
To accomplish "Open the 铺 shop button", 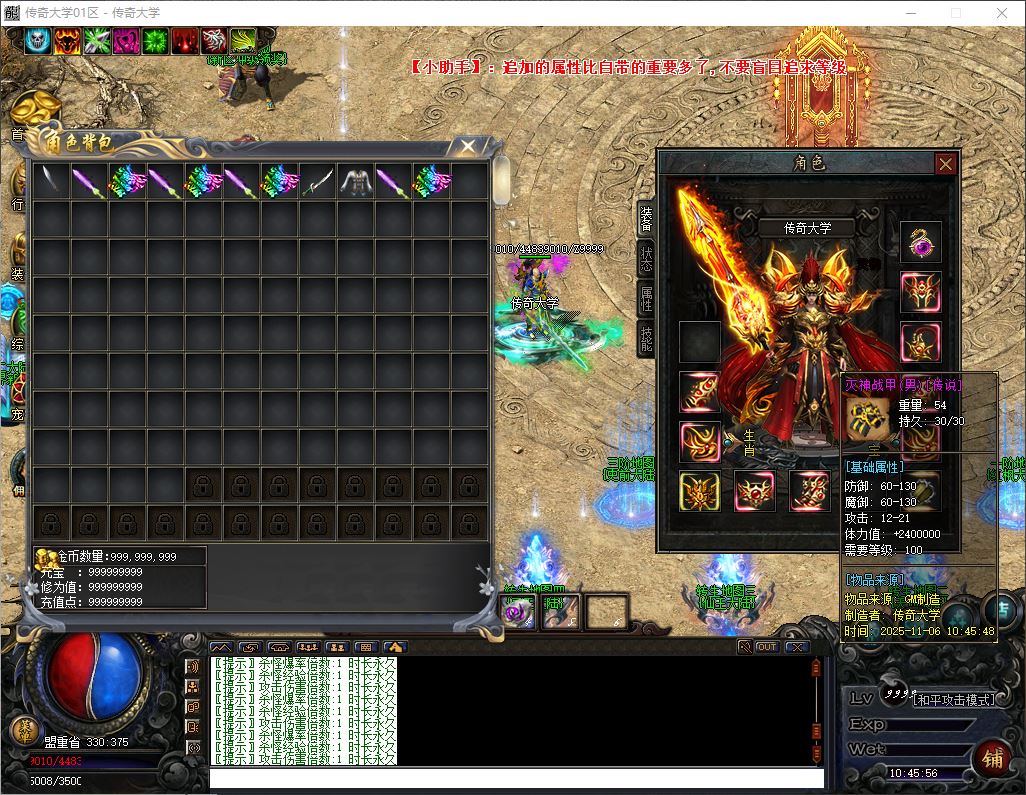I will click(992, 757).
